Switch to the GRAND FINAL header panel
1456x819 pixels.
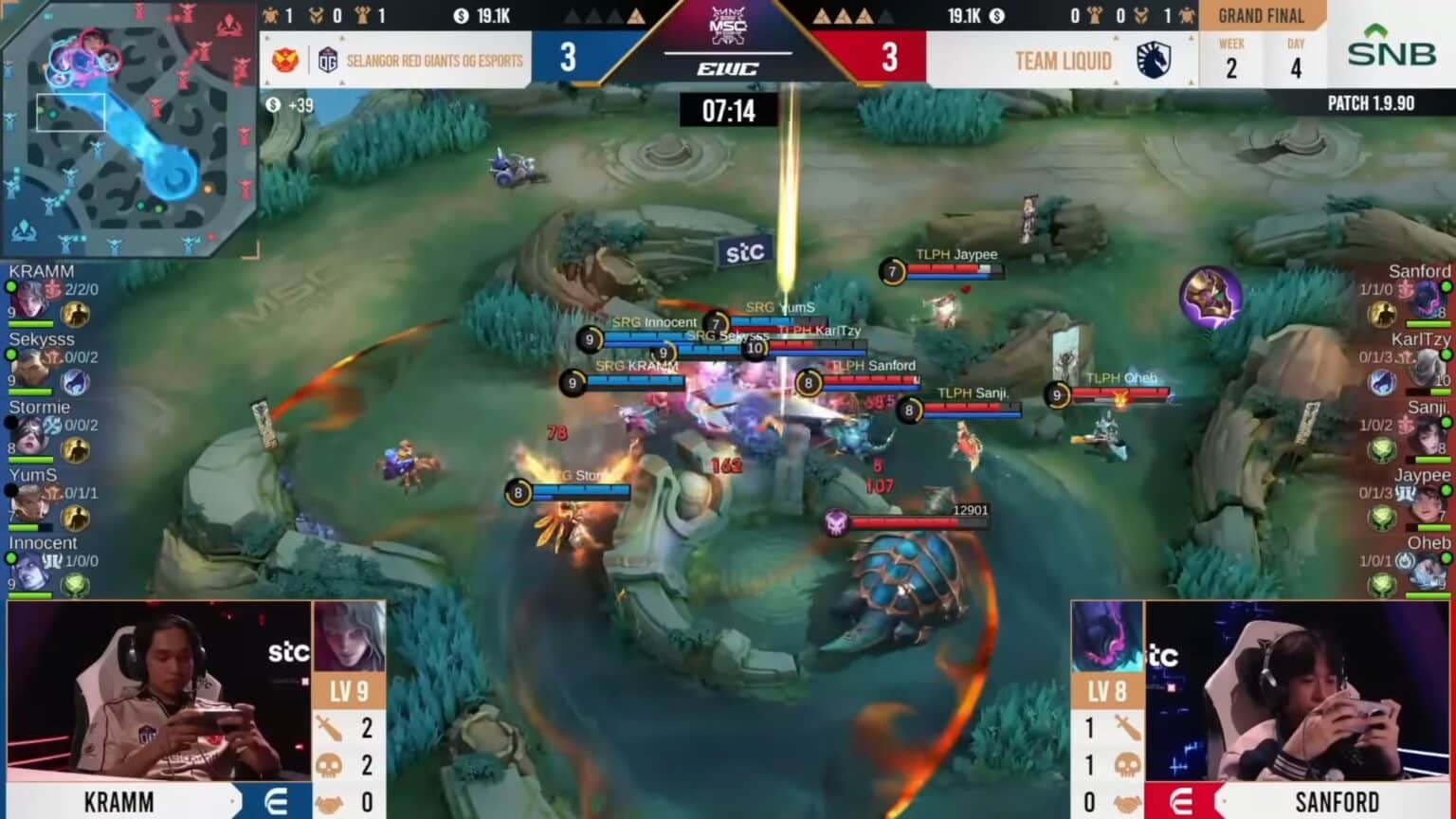[x=1262, y=14]
